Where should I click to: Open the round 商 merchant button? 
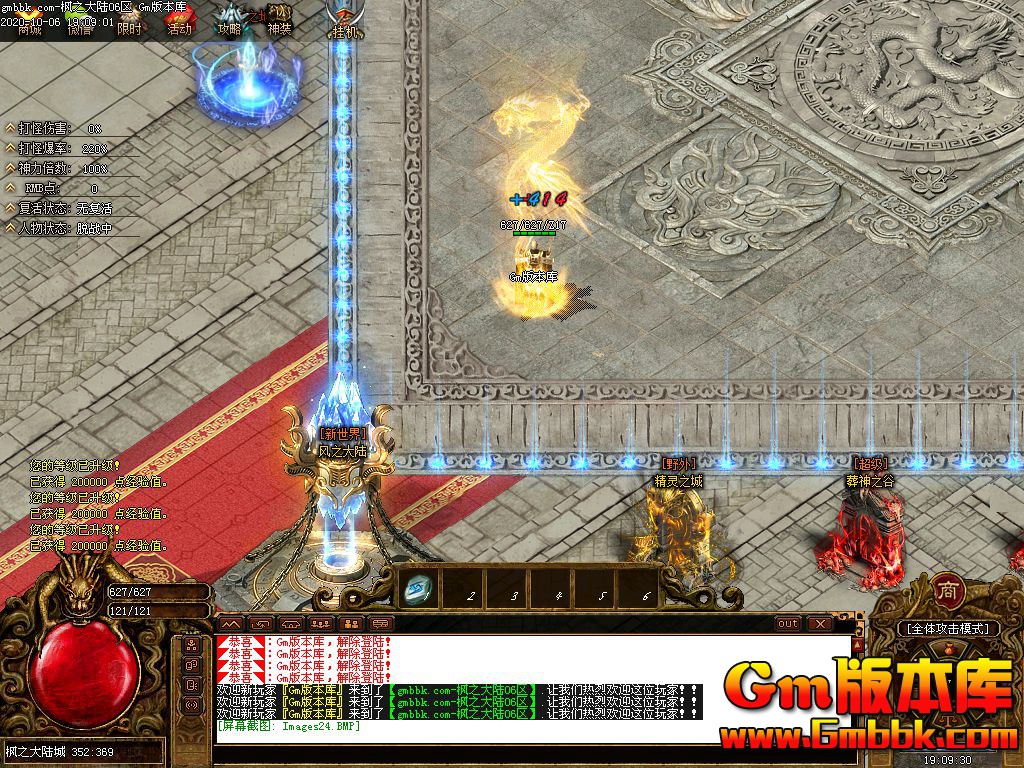(x=947, y=591)
